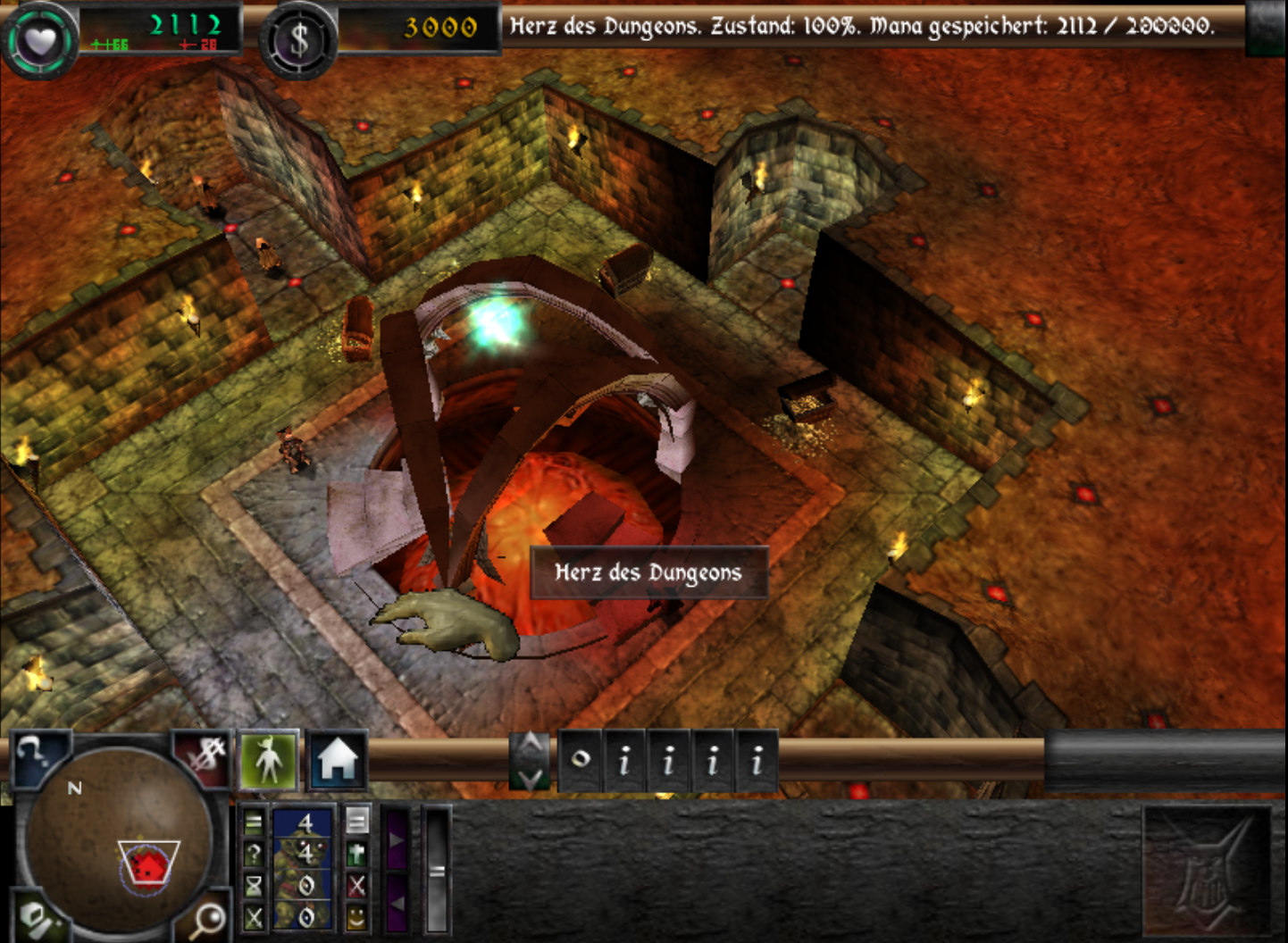Click the heart icon for dungeon heart
The image size is (1288, 943).
coord(39,40)
